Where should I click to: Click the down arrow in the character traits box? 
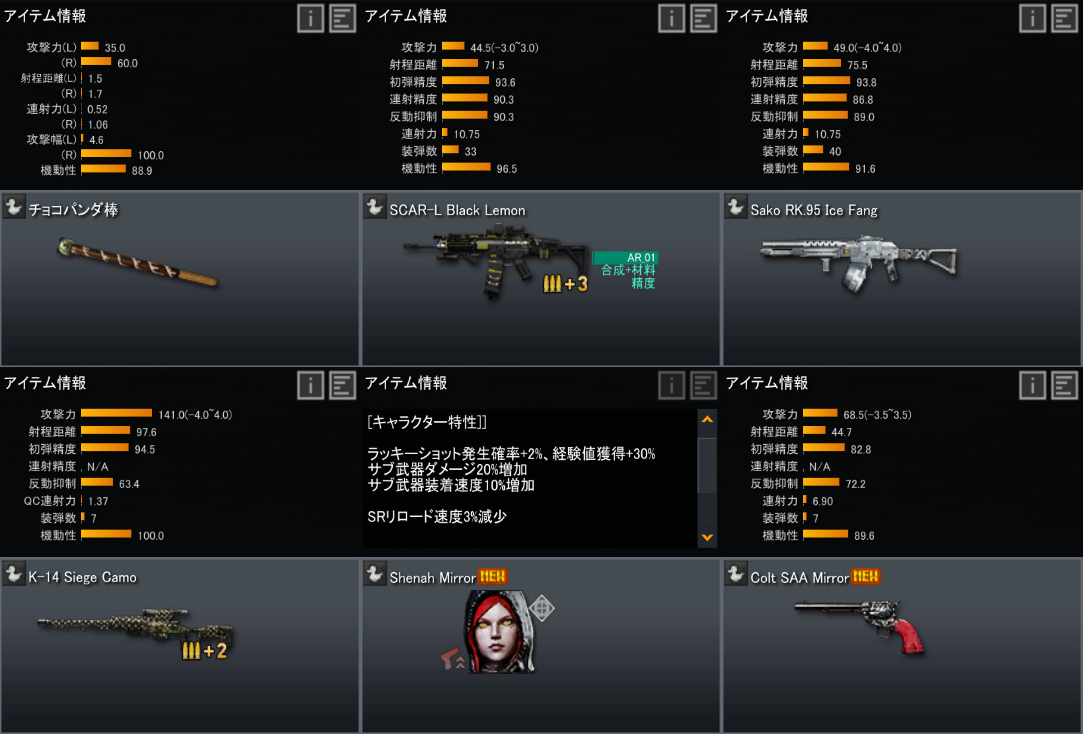708,537
